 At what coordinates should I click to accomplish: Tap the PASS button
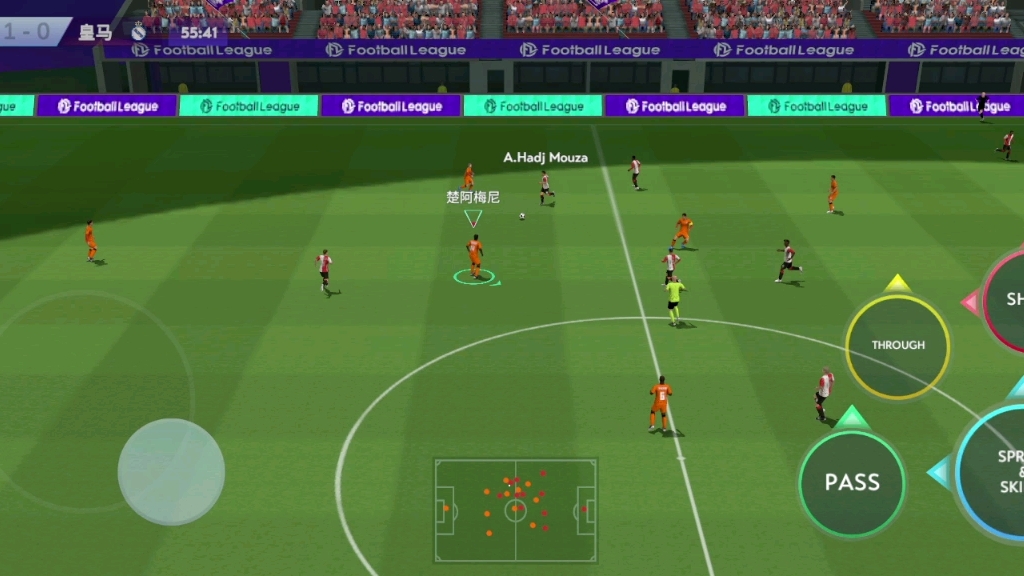[x=852, y=483]
